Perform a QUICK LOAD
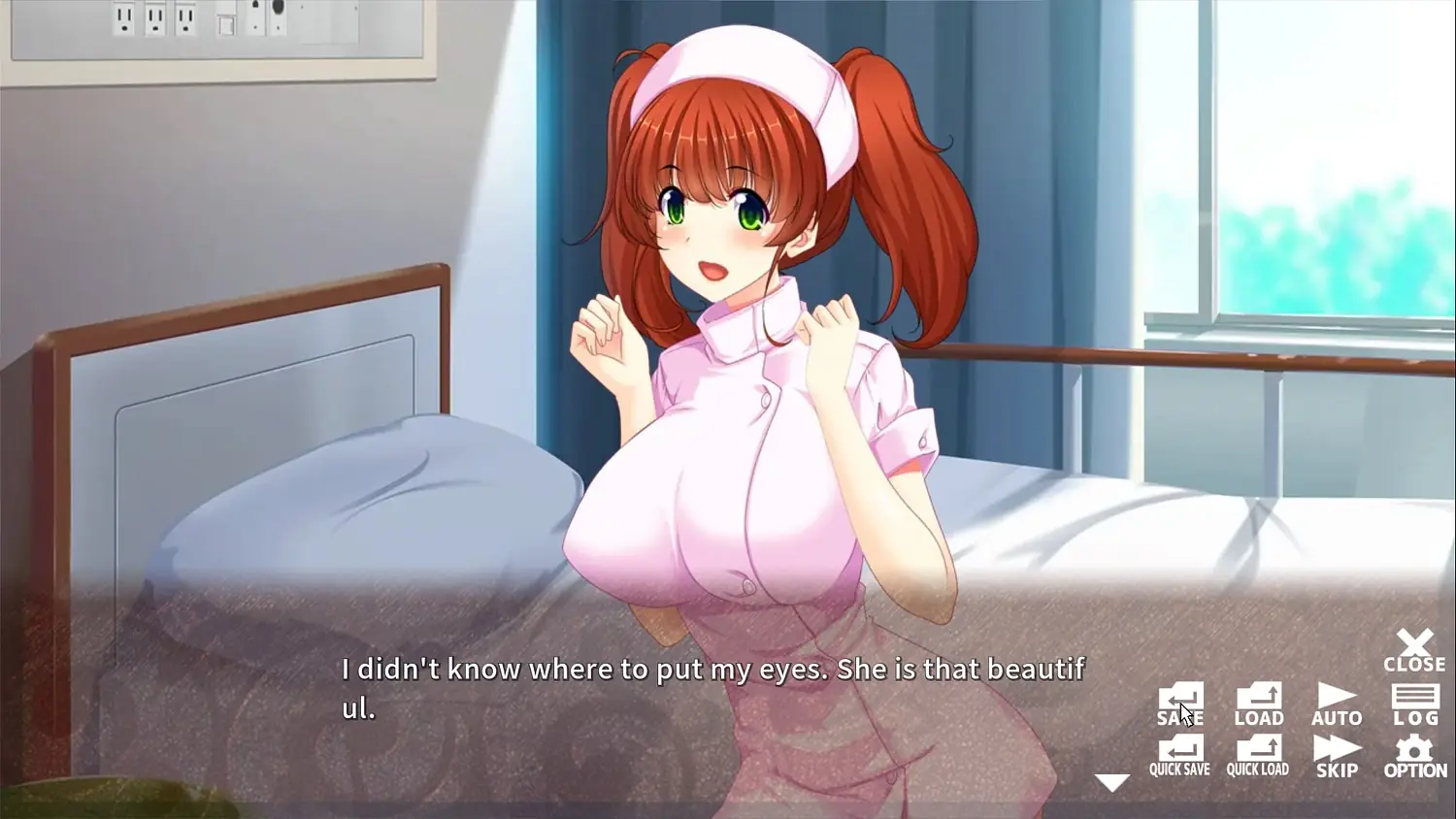This screenshot has width=1456, height=819. coord(1259,755)
